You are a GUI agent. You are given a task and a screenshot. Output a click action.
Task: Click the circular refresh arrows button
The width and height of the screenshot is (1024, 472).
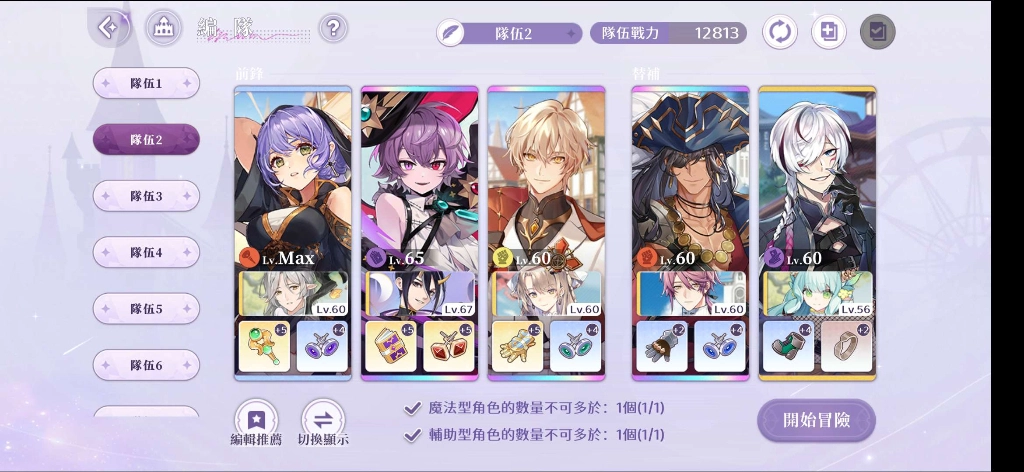point(780,32)
